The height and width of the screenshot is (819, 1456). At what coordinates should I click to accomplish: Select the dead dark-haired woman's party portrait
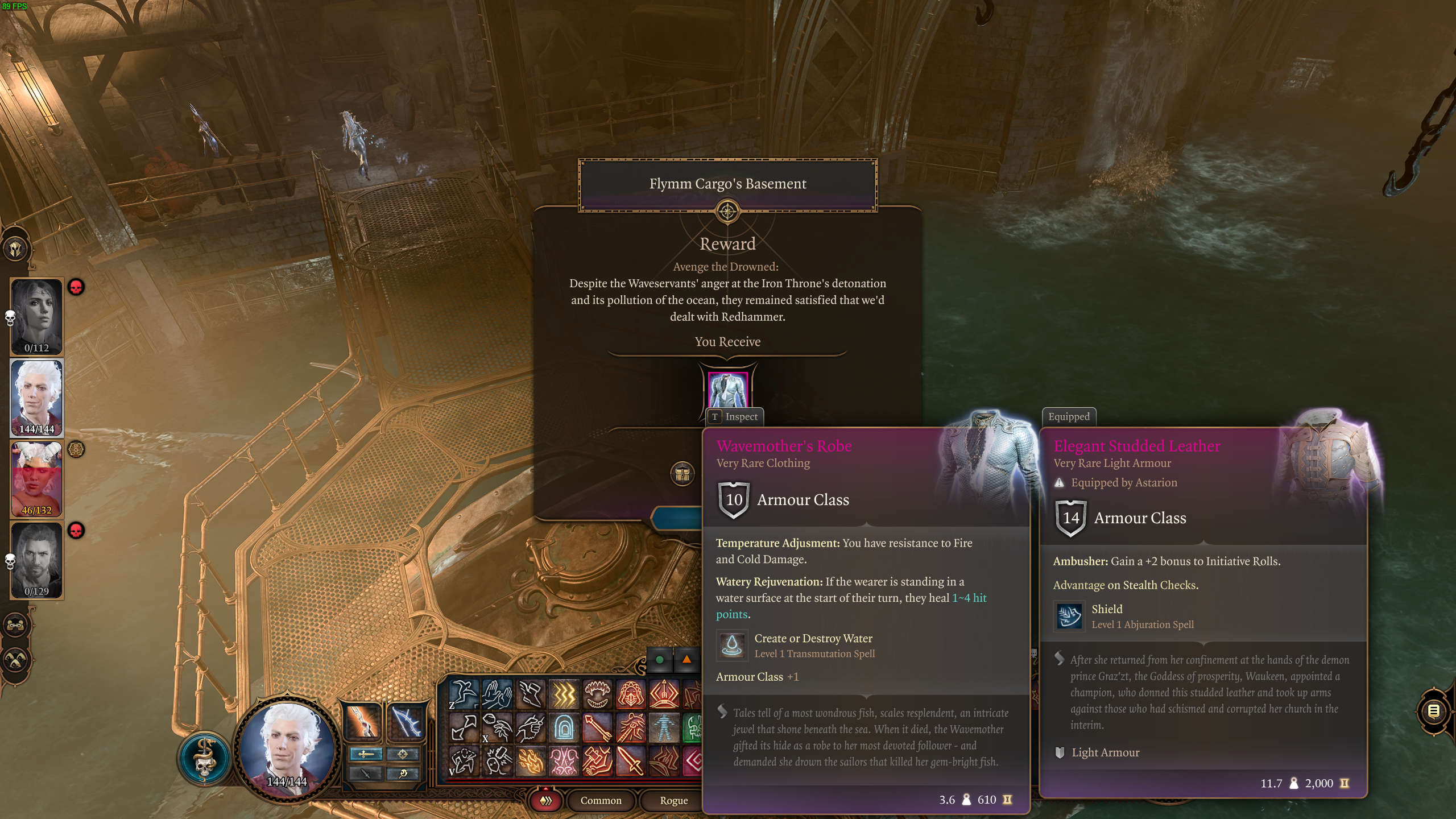37,316
